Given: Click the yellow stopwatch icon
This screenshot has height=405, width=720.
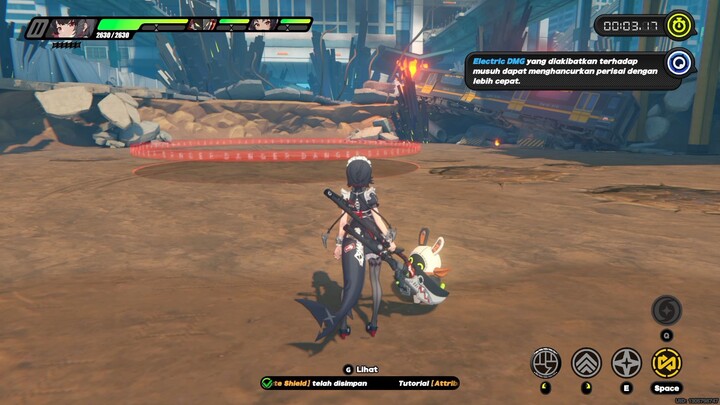Looking at the screenshot, I should click(679, 24).
